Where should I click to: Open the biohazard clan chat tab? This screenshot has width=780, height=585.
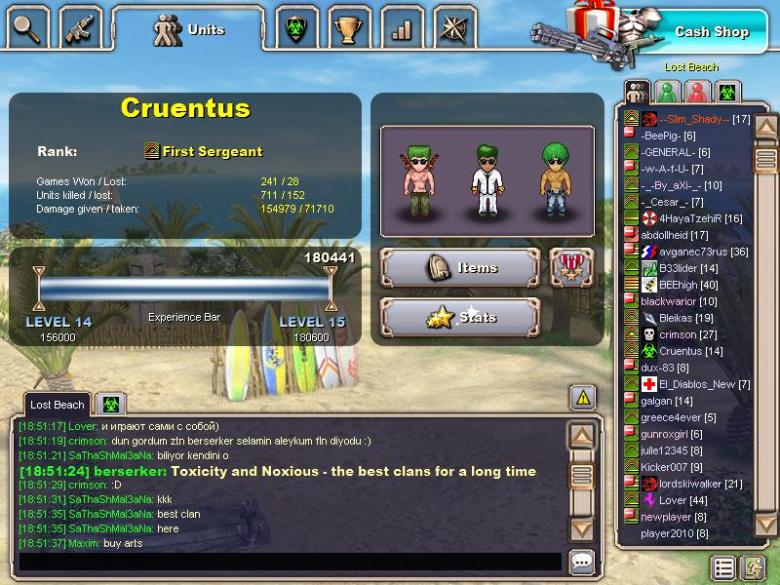110,405
